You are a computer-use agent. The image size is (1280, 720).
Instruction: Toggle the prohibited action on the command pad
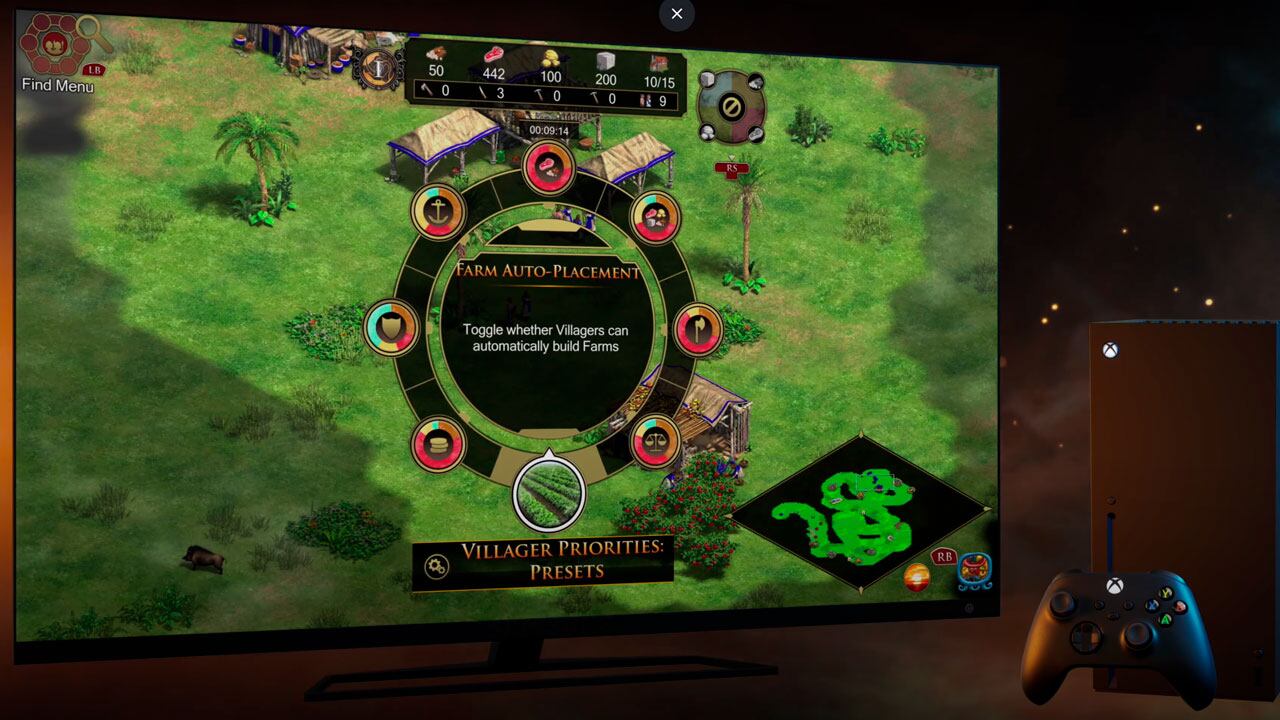coord(732,104)
